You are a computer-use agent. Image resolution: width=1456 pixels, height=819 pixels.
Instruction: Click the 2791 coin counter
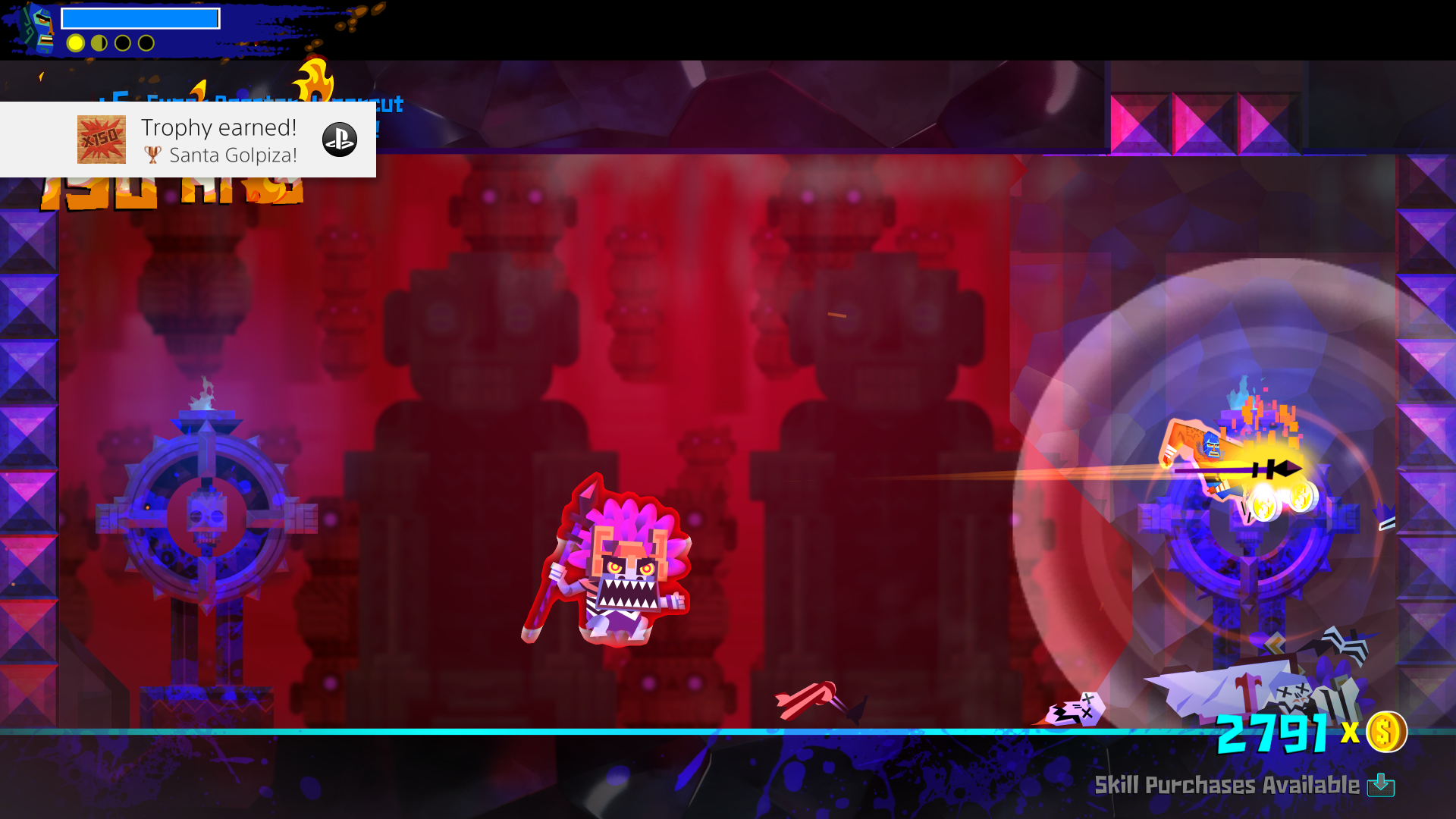click(1274, 732)
